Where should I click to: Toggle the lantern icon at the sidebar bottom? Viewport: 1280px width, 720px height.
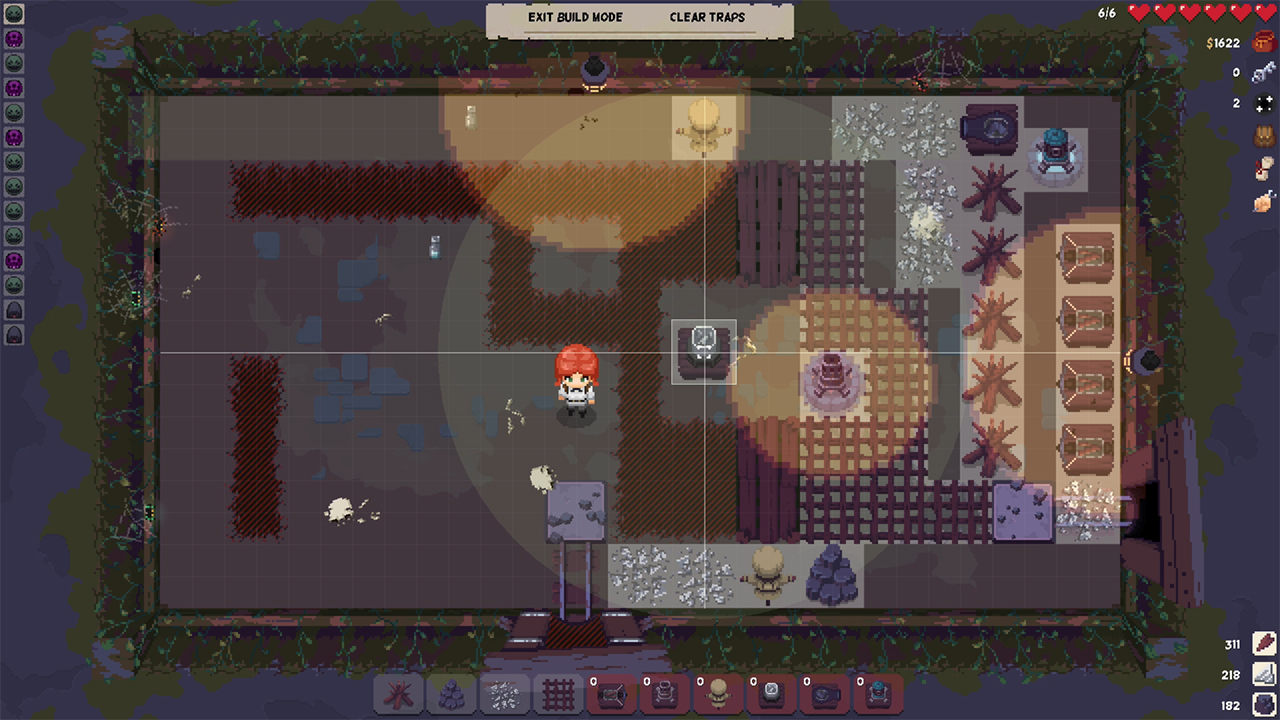[x=14, y=335]
